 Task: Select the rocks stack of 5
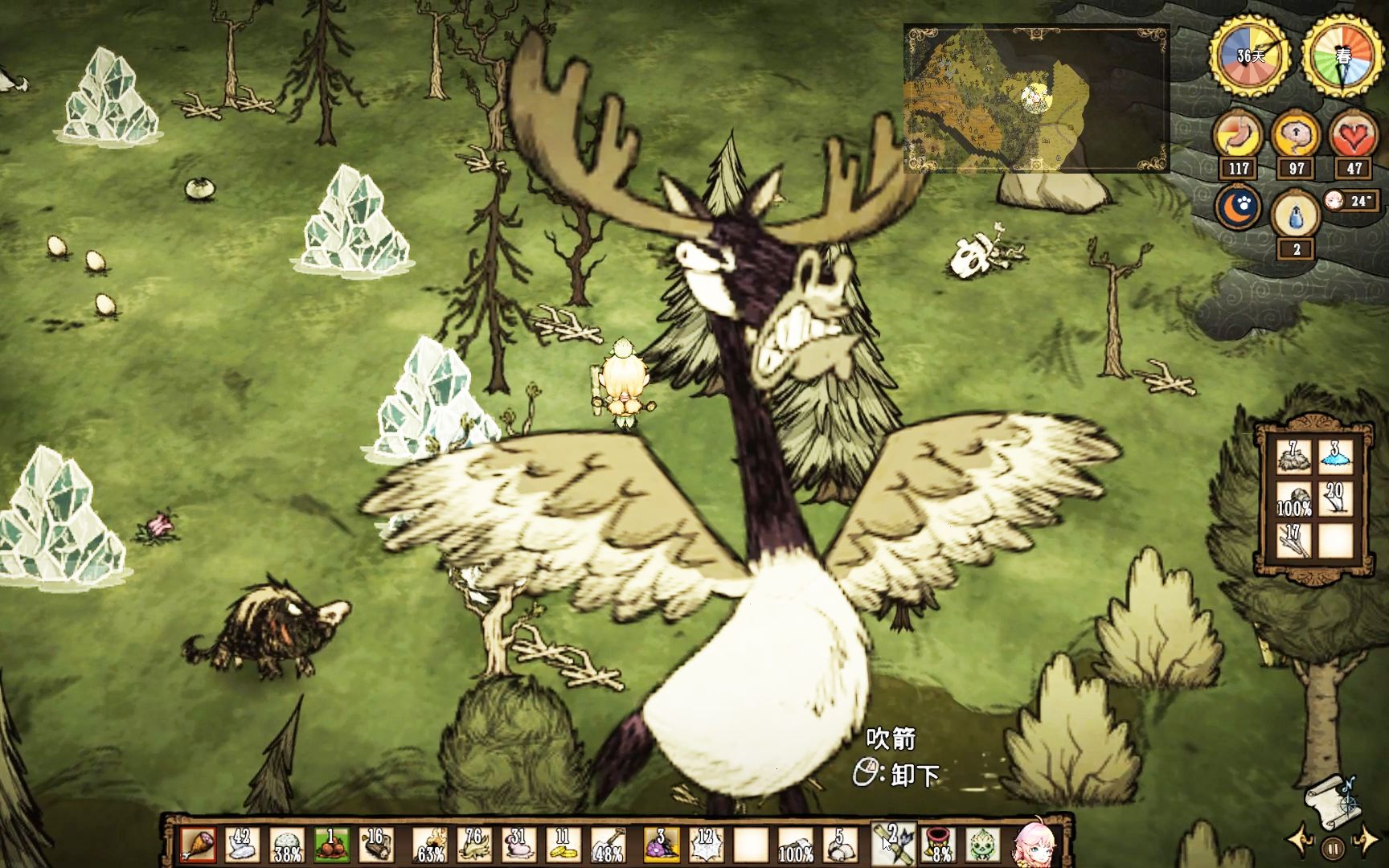click(x=840, y=845)
